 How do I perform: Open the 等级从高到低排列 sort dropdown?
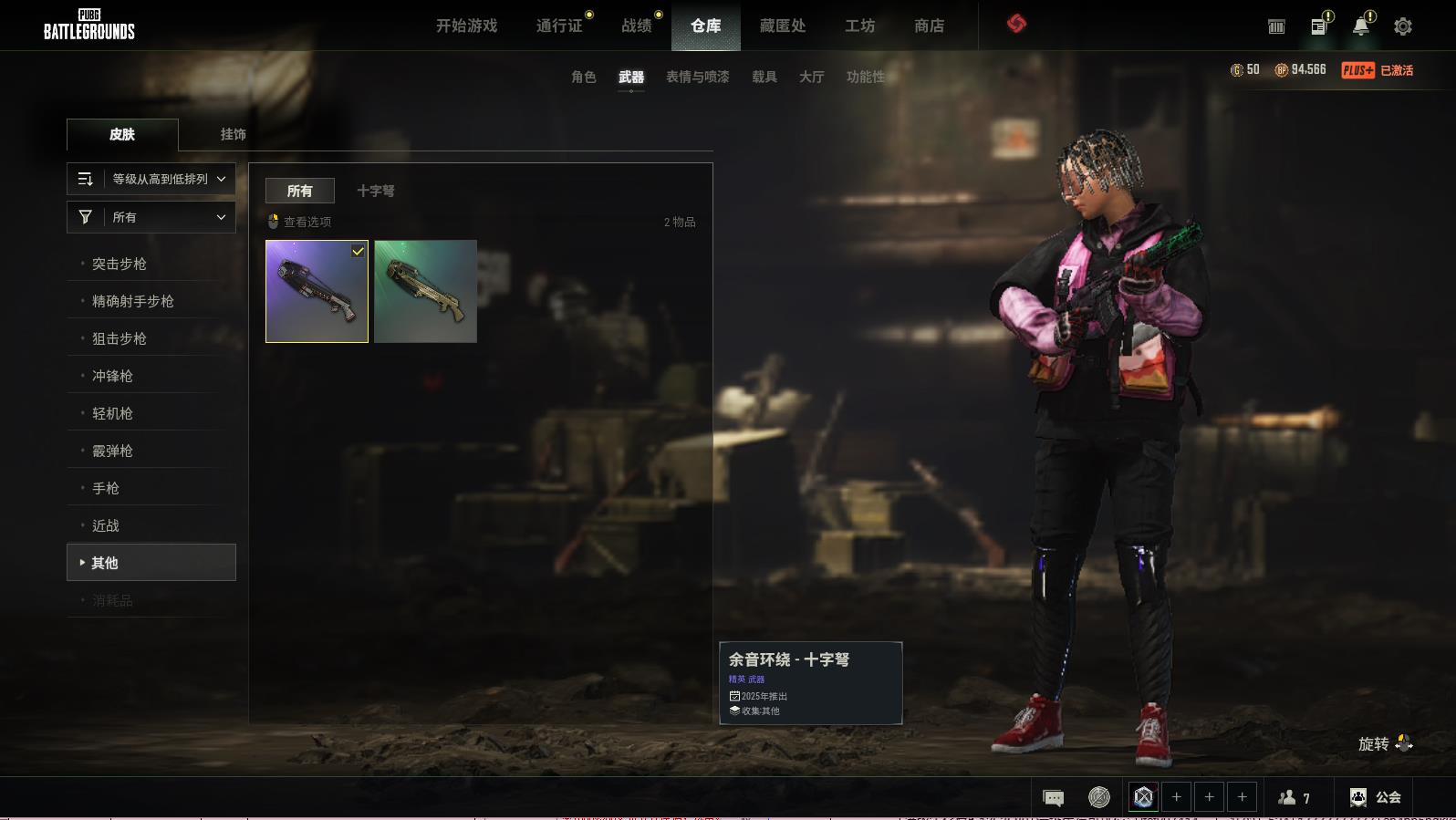click(151, 179)
